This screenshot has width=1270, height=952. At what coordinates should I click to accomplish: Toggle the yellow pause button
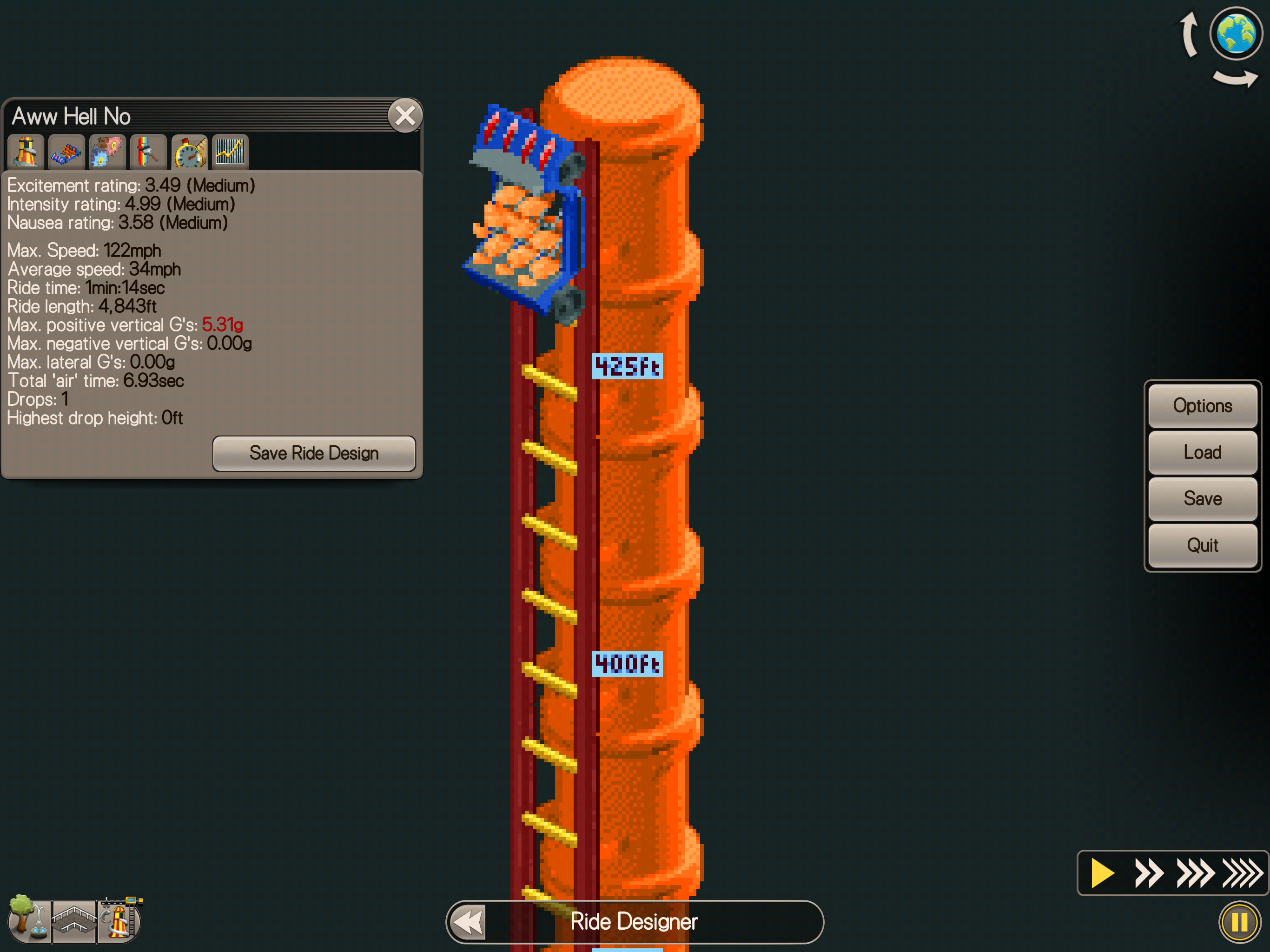pos(1239,923)
